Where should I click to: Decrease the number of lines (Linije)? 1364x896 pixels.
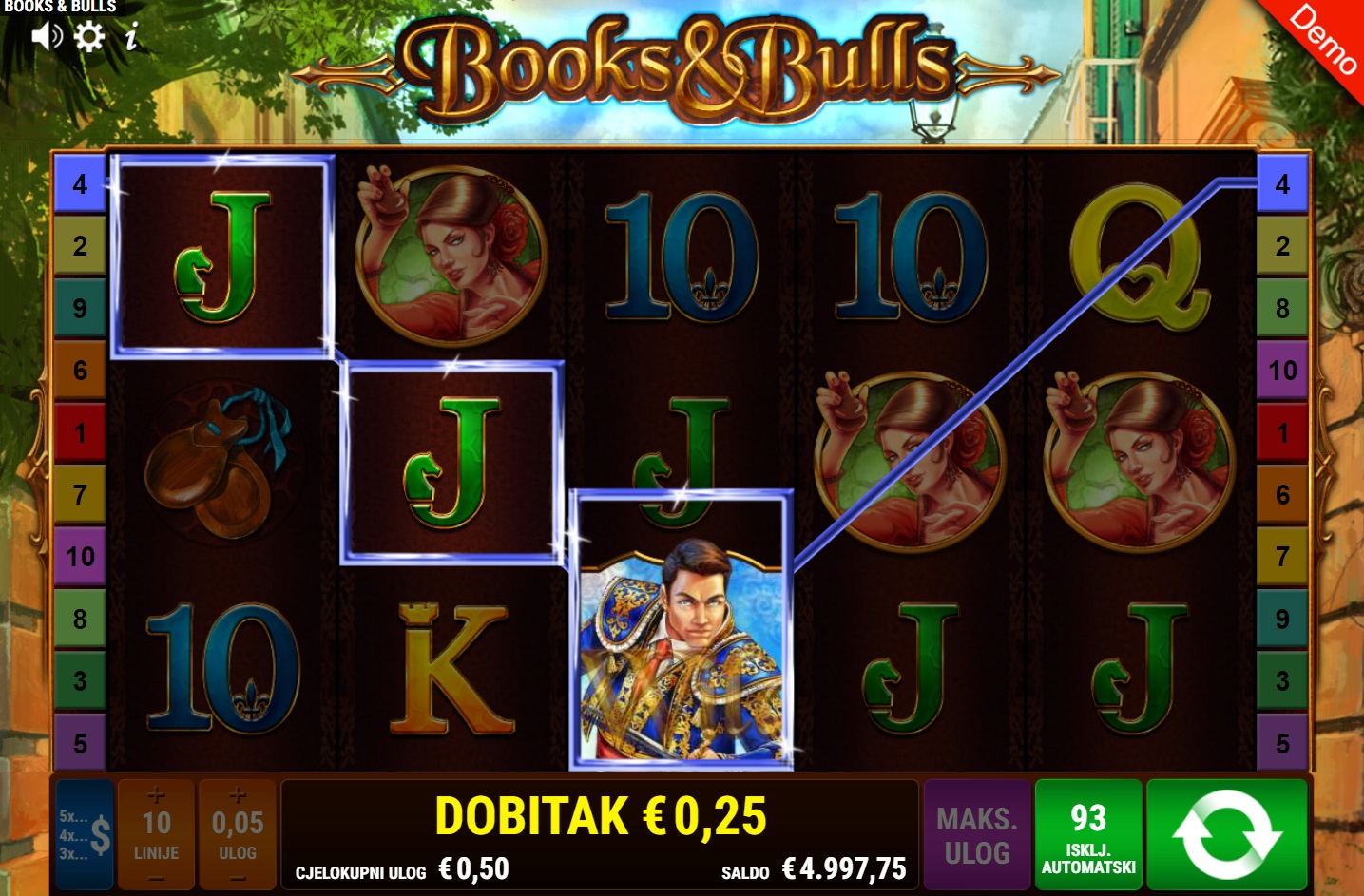pos(157,878)
